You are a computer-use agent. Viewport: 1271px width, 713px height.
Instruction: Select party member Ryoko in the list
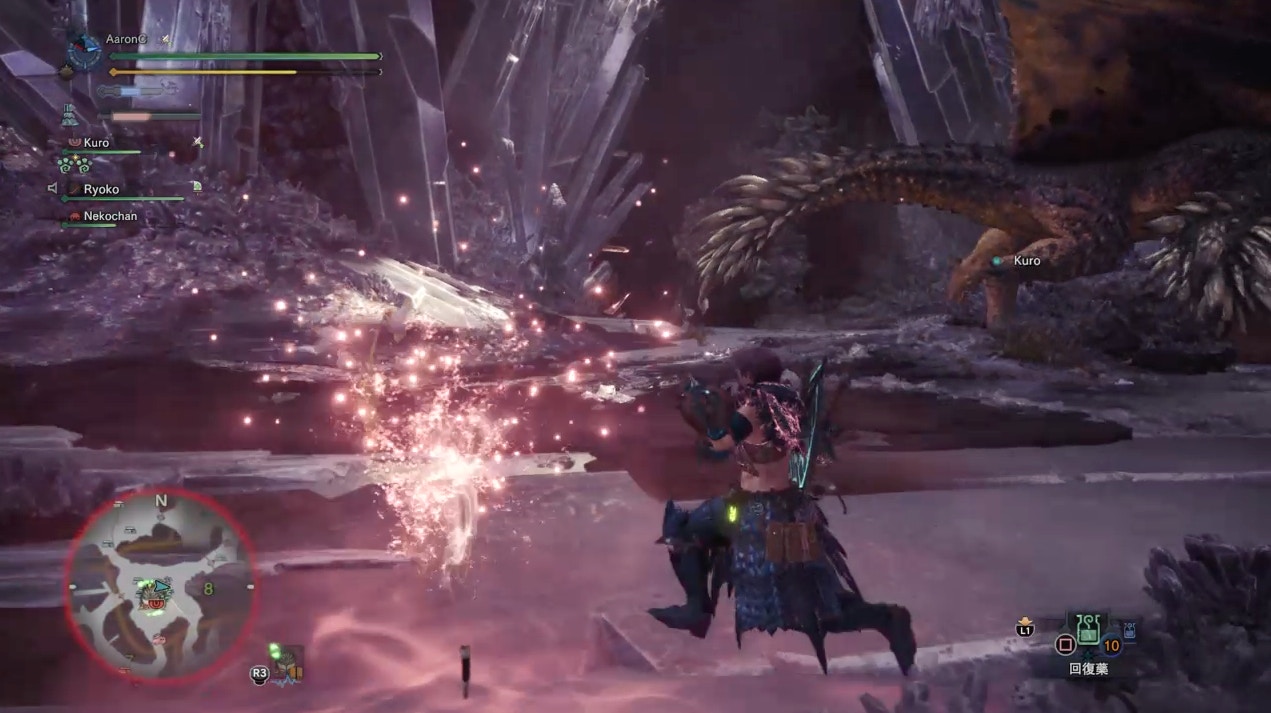coord(101,189)
